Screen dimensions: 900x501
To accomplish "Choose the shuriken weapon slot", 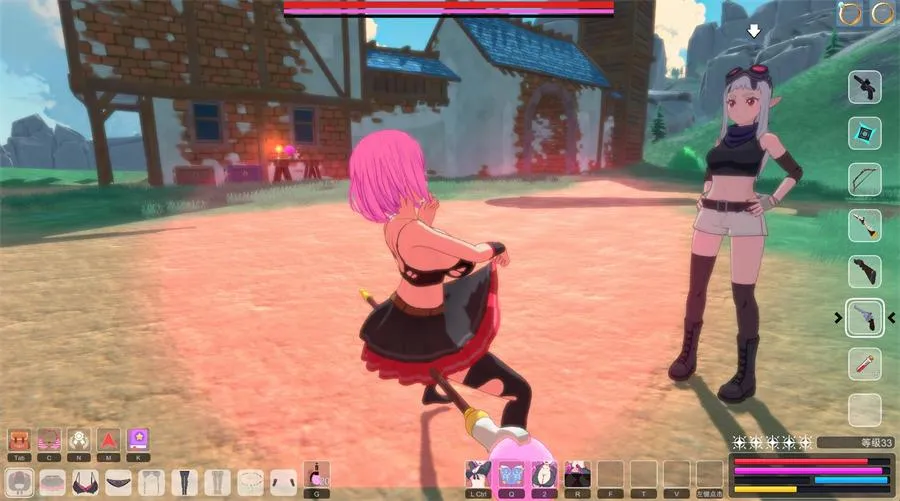I will click(864, 133).
